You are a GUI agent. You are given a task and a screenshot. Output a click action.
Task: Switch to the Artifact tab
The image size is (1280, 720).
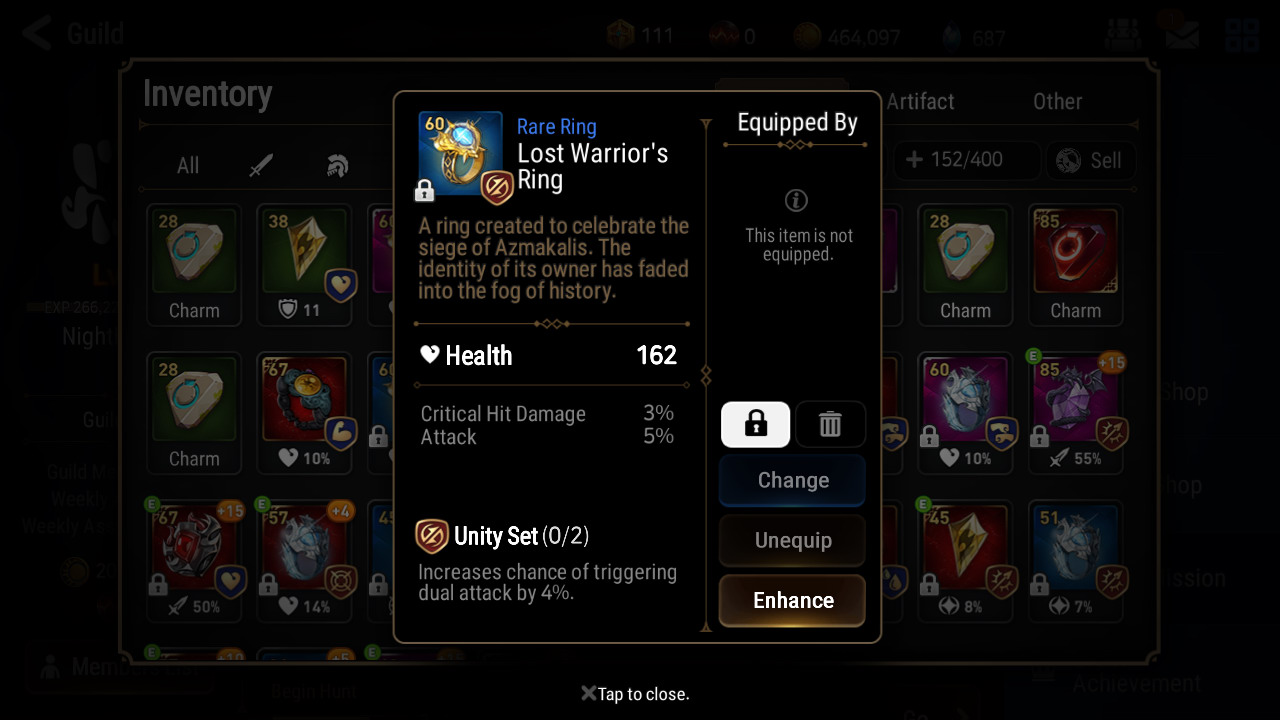click(x=920, y=101)
